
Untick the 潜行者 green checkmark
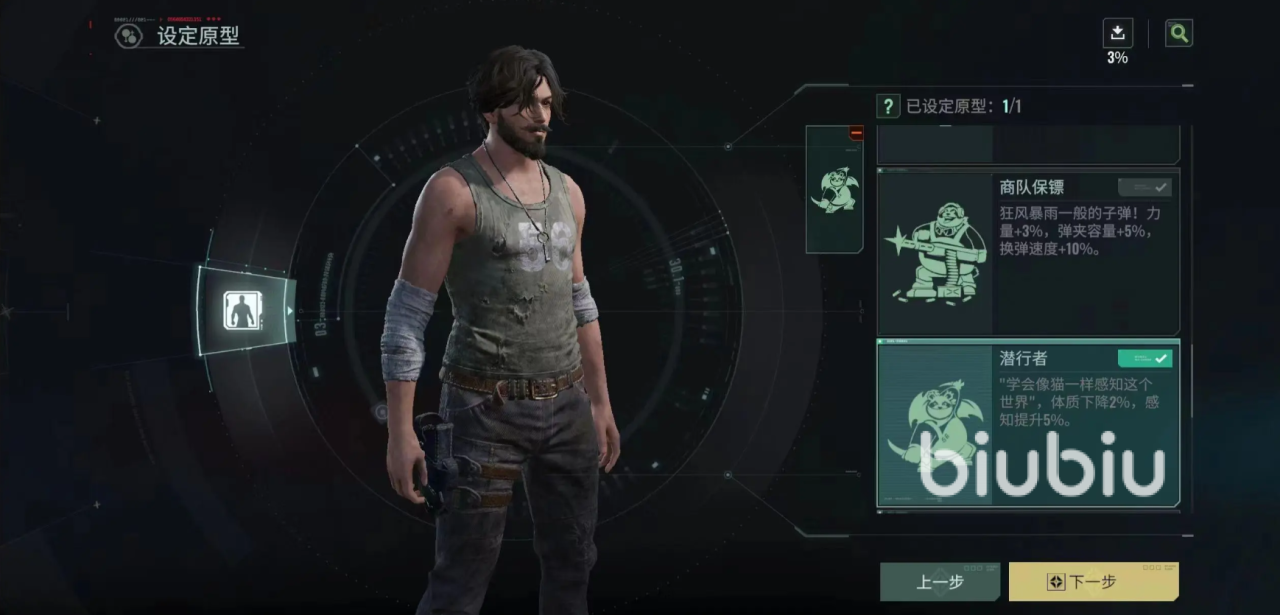coord(1145,358)
